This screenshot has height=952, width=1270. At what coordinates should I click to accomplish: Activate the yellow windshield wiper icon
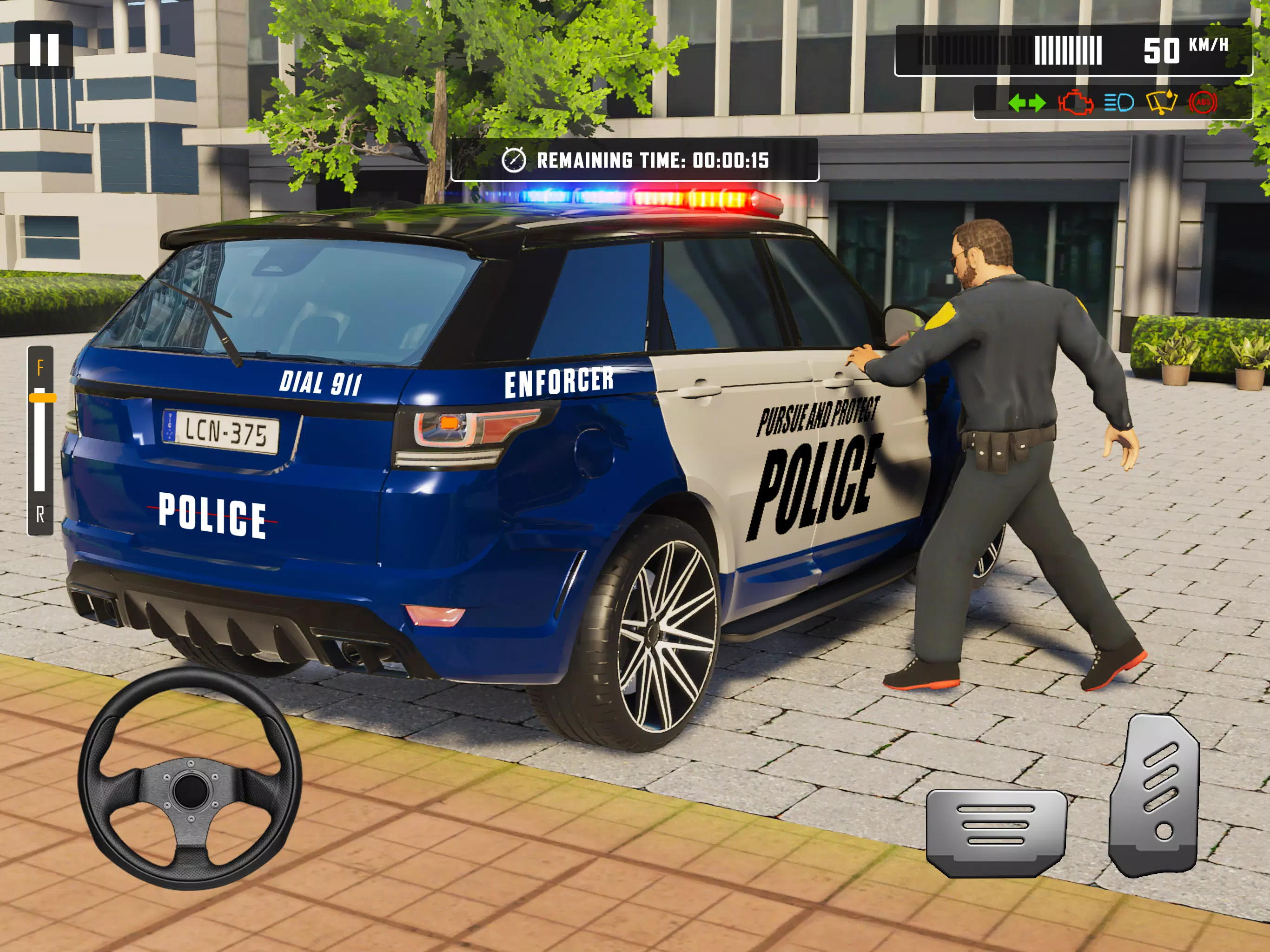[x=1162, y=103]
